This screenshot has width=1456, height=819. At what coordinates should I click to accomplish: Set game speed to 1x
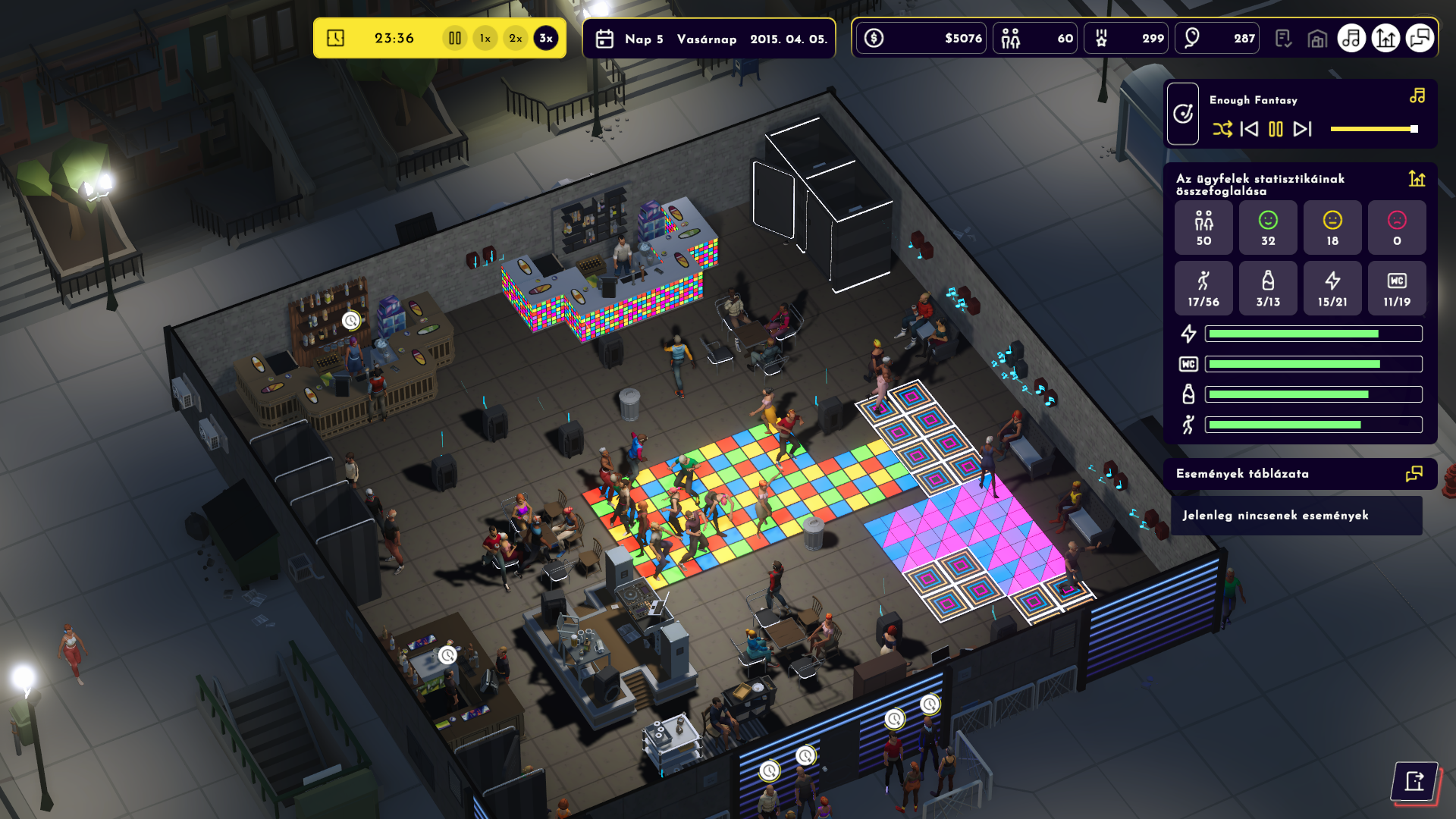pos(485,38)
